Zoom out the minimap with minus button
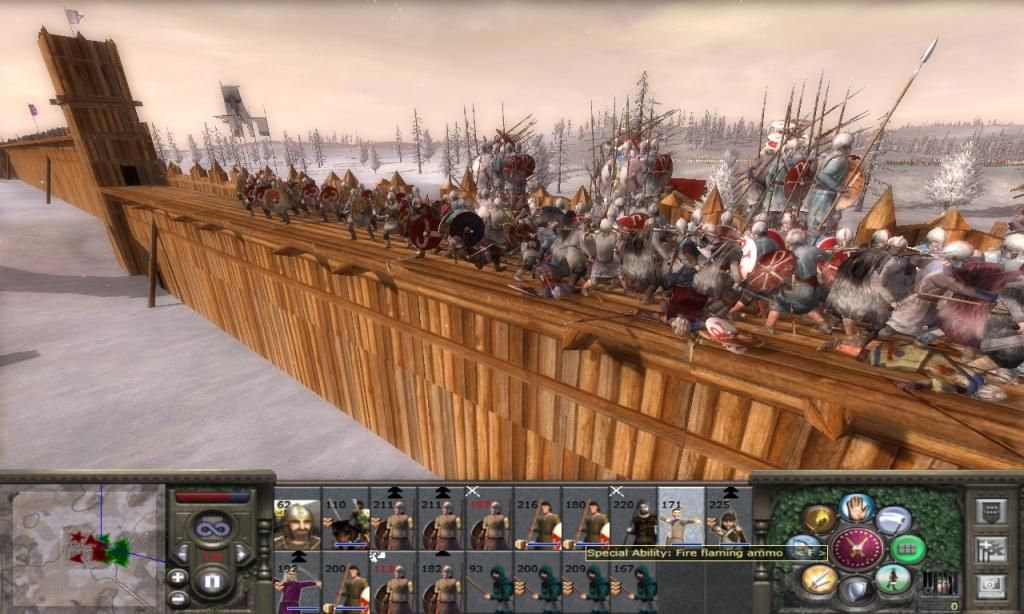1024x614 pixels. click(177, 598)
